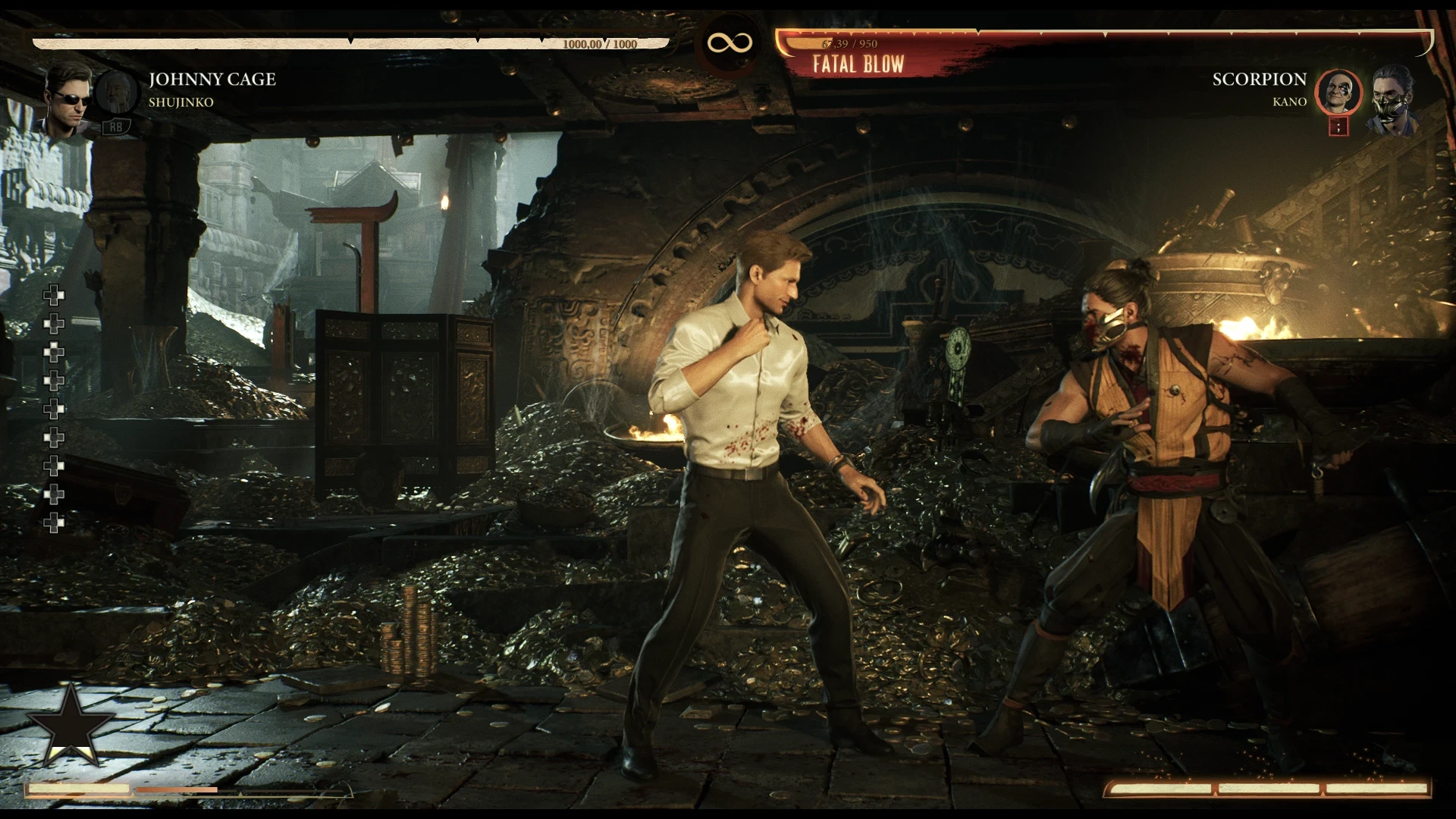
Task: Click the SHUJINKO name label
Action: pyautogui.click(x=182, y=102)
